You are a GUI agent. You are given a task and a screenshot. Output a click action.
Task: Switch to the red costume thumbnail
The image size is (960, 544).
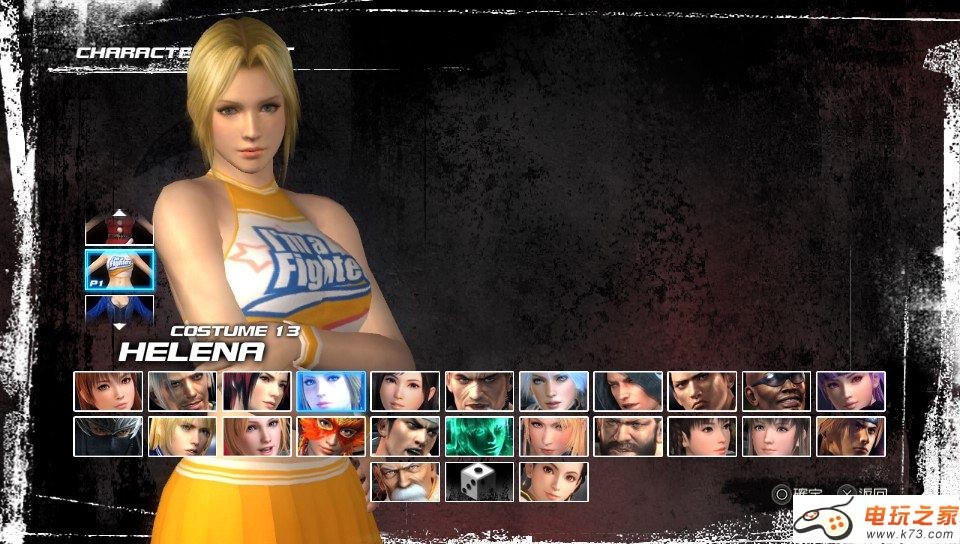(120, 230)
